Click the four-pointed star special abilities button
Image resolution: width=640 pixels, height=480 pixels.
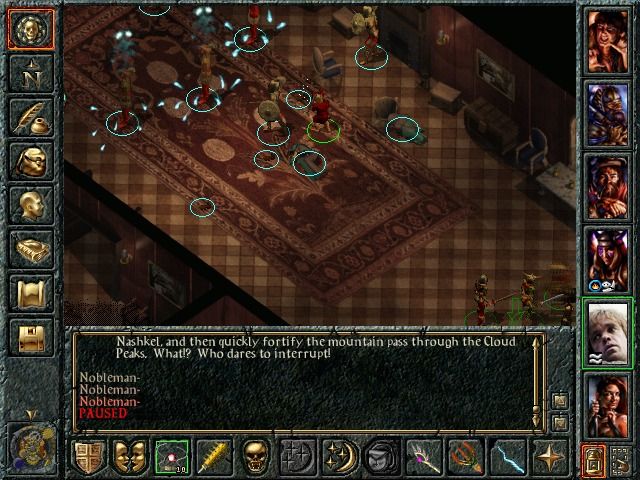click(x=550, y=457)
